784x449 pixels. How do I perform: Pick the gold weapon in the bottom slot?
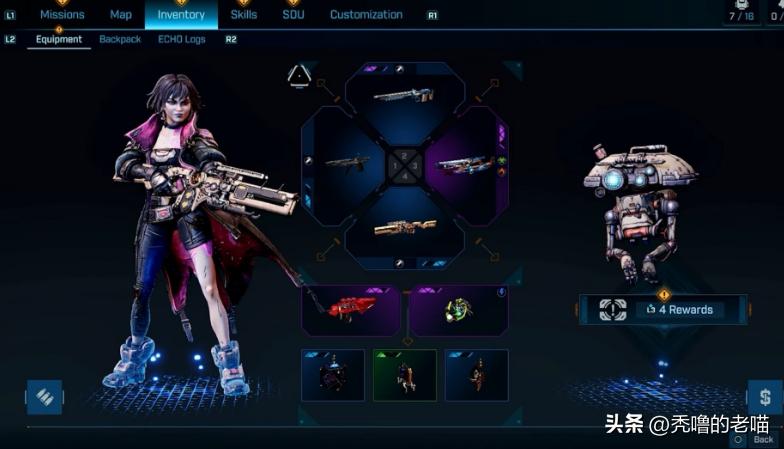pyautogui.click(x=404, y=228)
